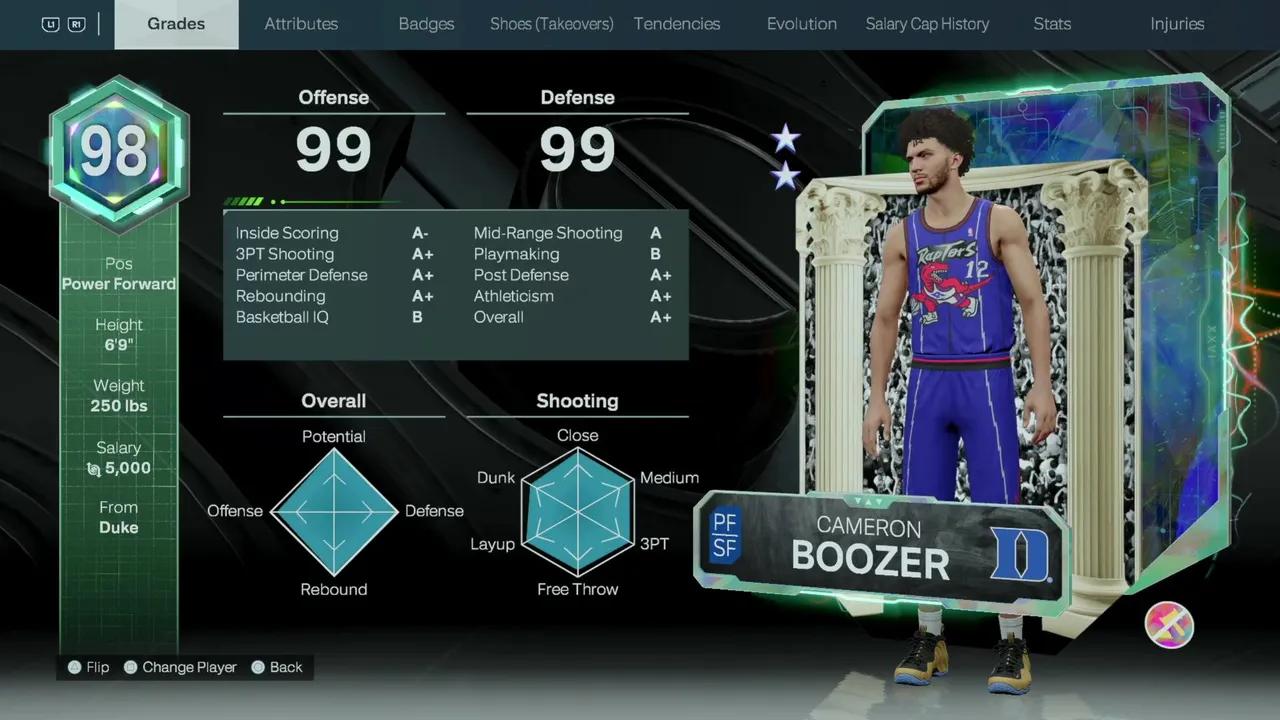Open the Tendencies page
The height and width of the screenshot is (720, 1280).
pyautogui.click(x=677, y=23)
